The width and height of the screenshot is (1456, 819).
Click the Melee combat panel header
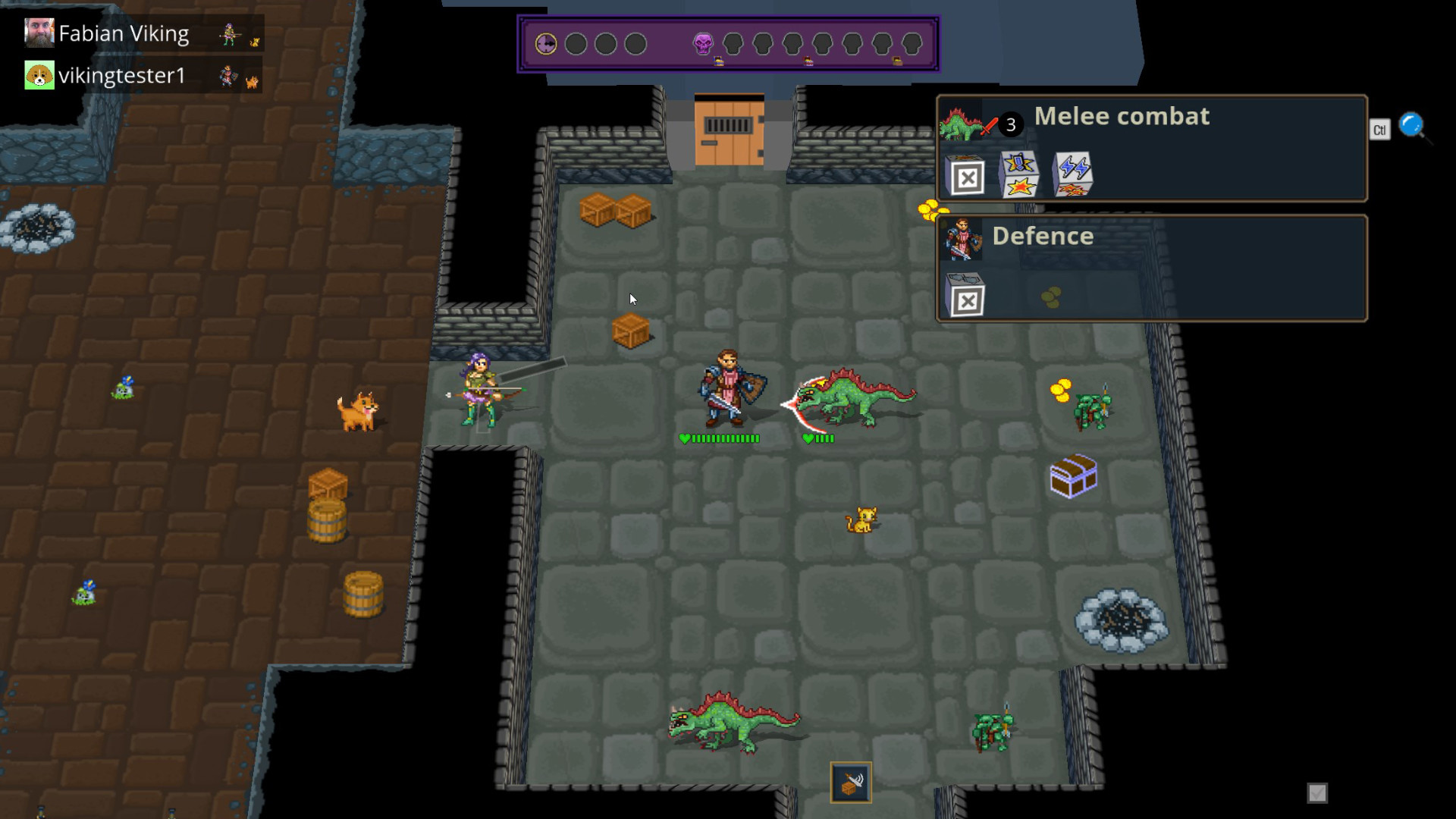1121,116
